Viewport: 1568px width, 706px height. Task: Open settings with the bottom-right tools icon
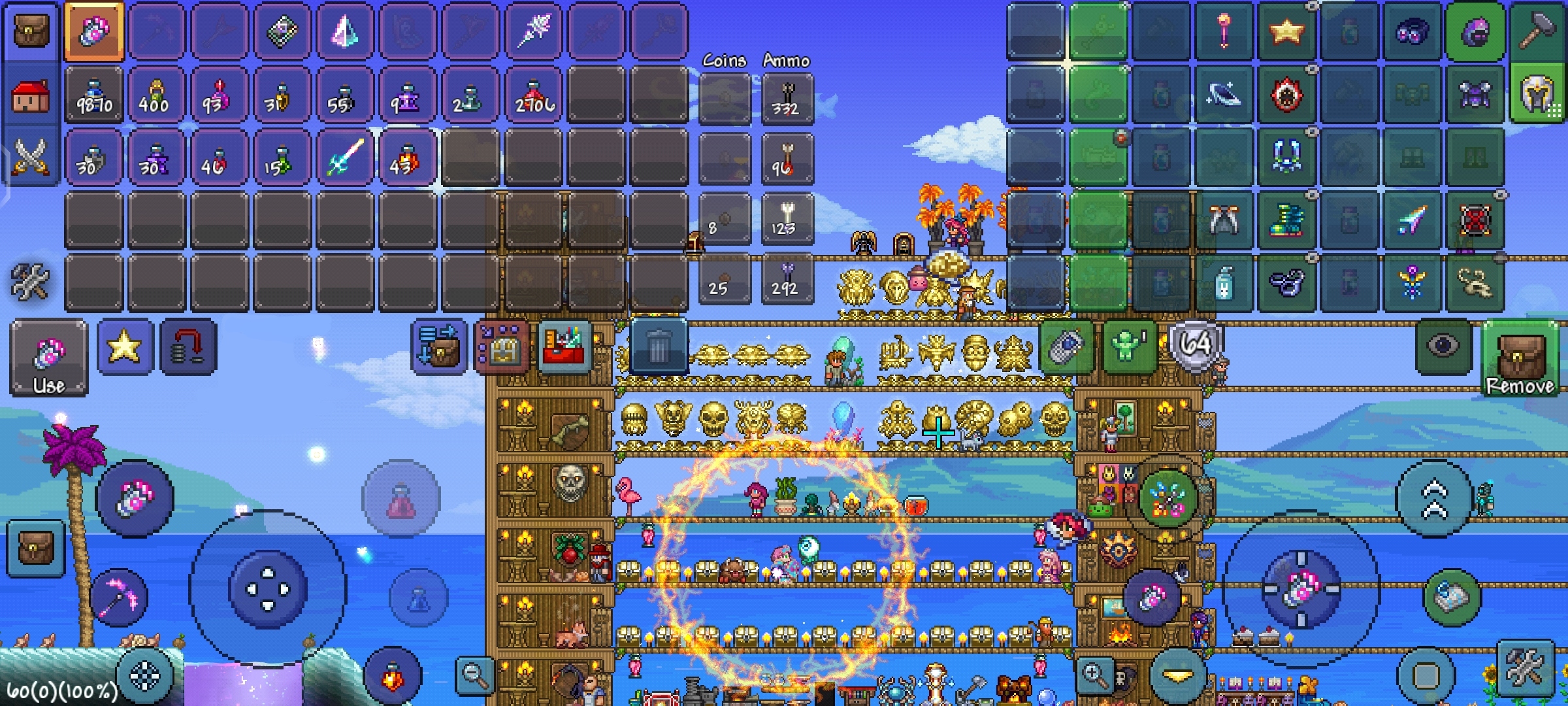pyautogui.click(x=1524, y=670)
